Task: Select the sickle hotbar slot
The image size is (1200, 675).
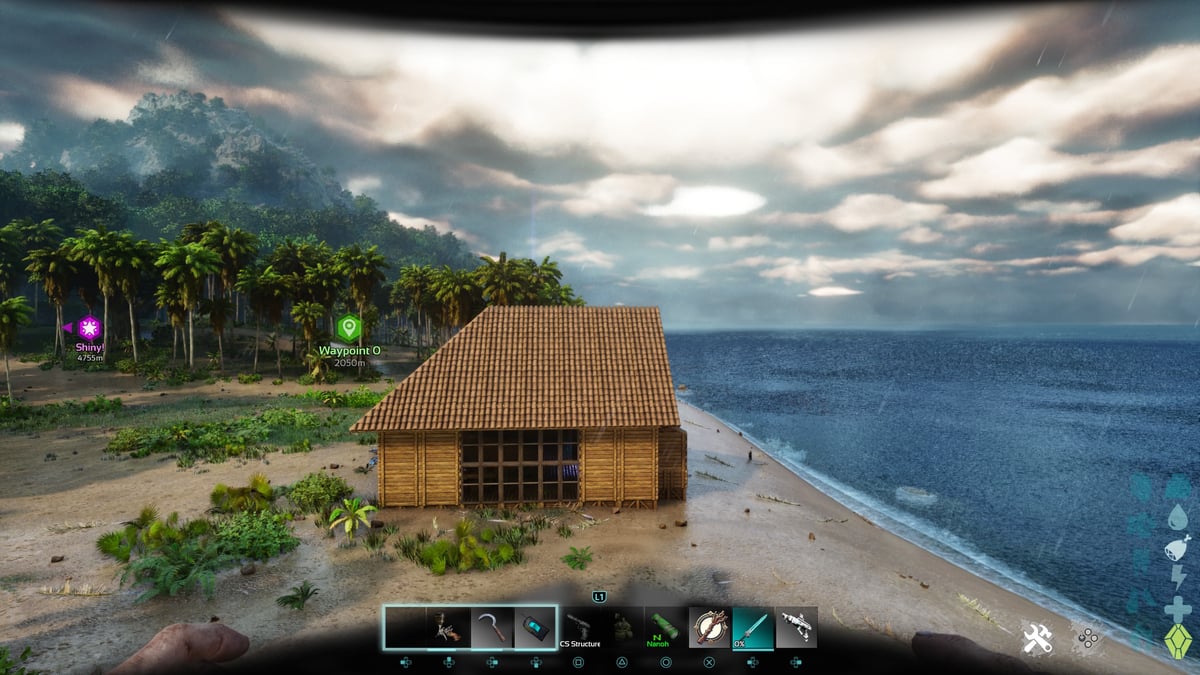Action: [492, 628]
